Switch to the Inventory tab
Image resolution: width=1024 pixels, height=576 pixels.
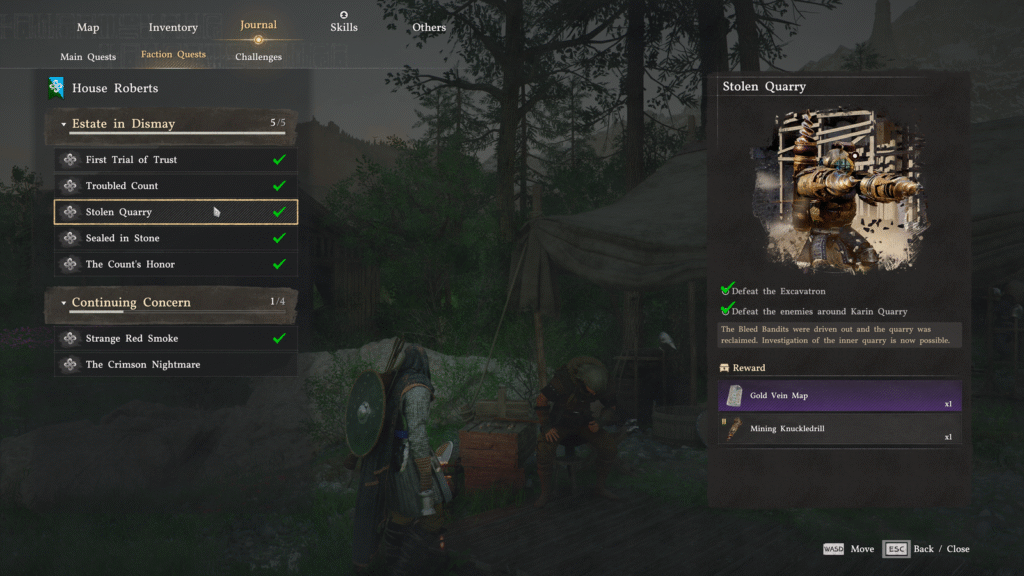point(173,27)
